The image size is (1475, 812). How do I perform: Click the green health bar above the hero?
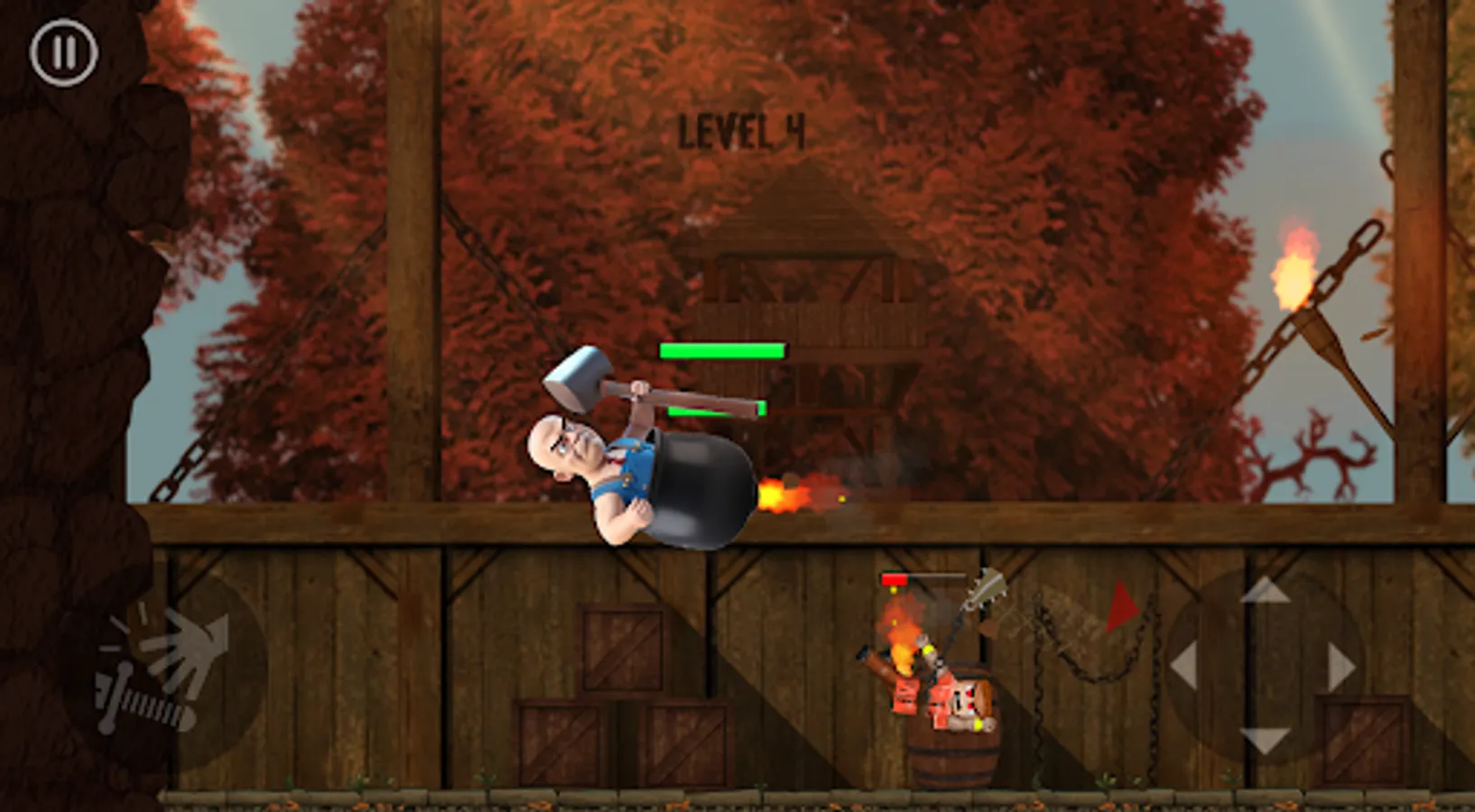722,350
